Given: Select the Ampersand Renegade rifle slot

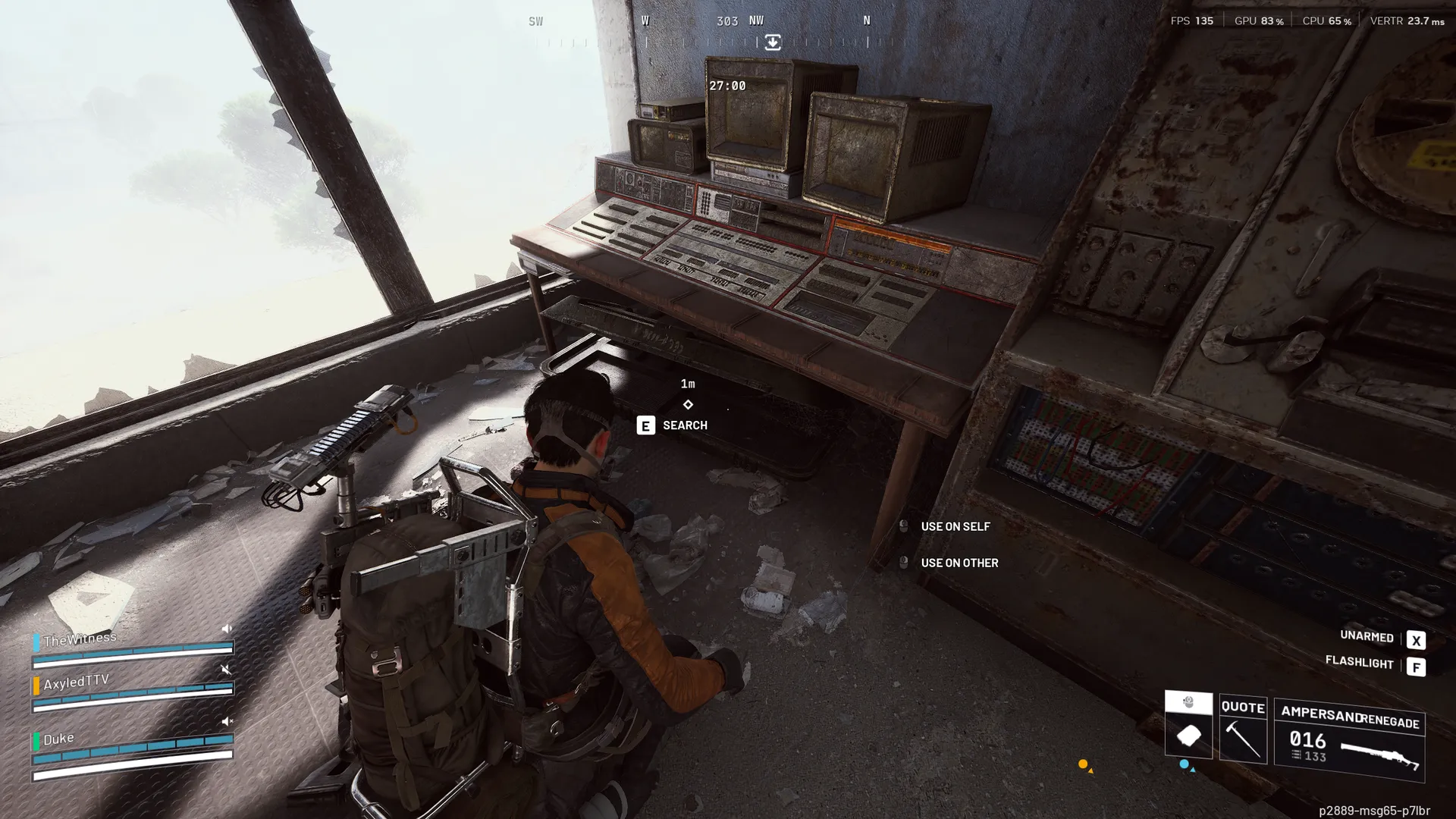Looking at the screenshot, I should tap(1349, 741).
